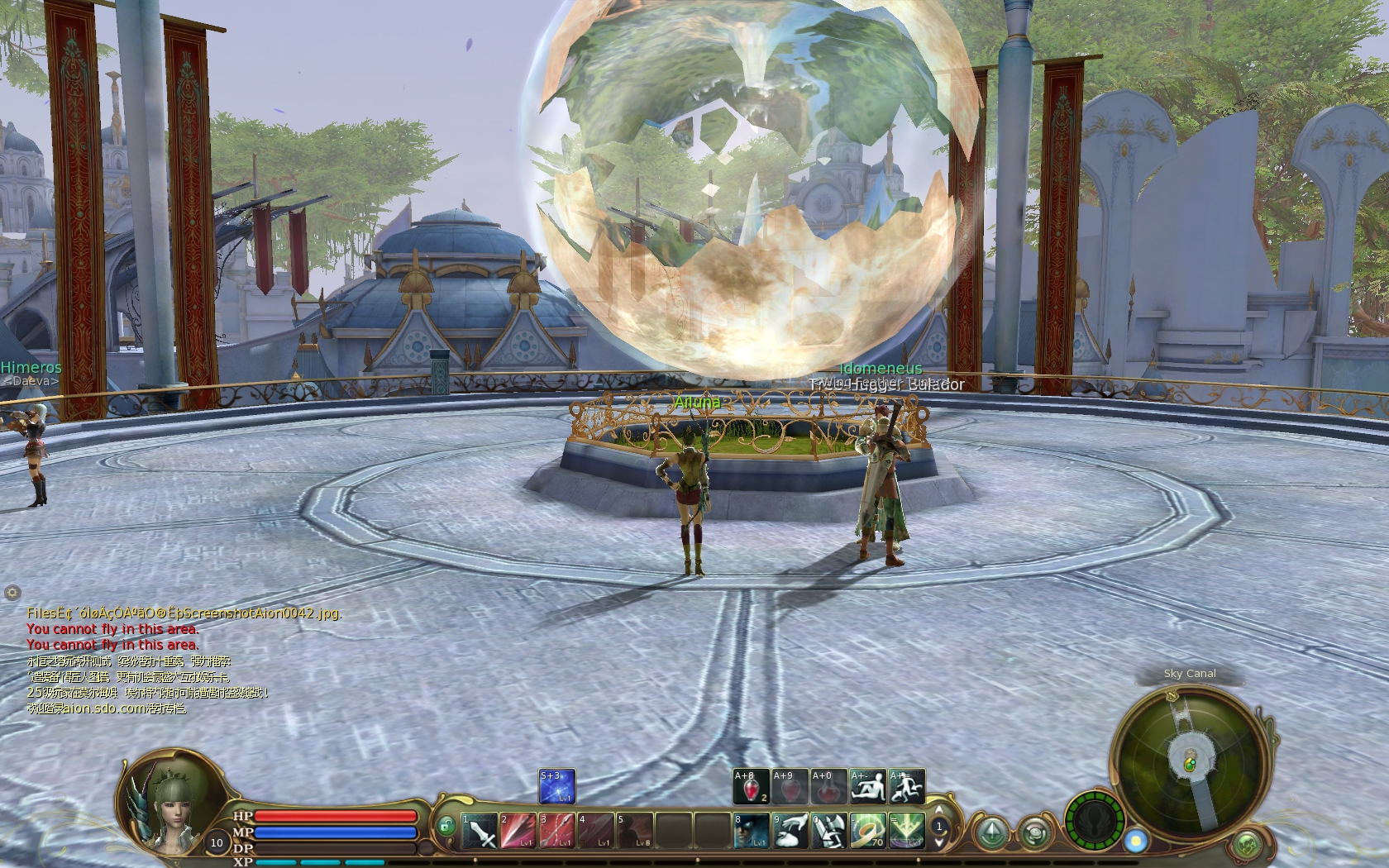
Task: Activate the sitting figure rest action
Action: coord(868,787)
